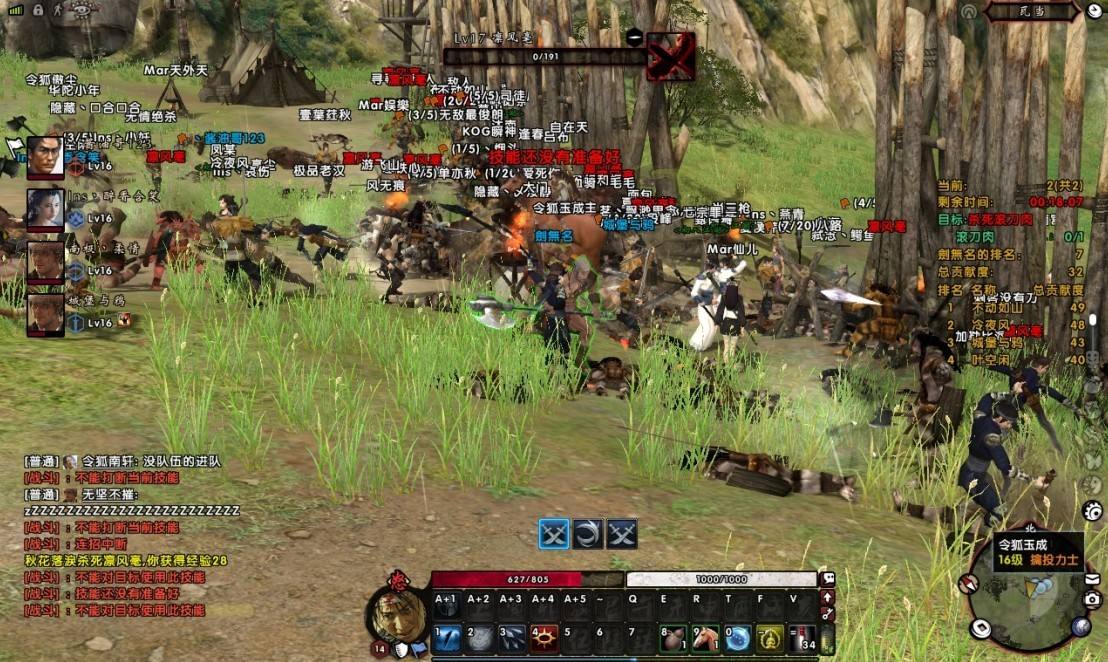Open the globe world map button

pyautogui.click(x=1081, y=627)
